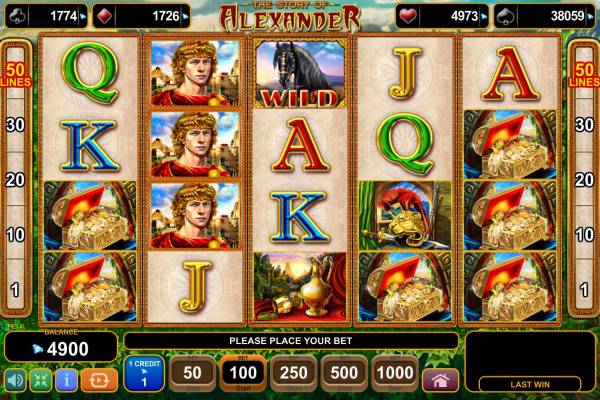Set 10 lines on the right selector
600x400 pixels.
click(583, 235)
